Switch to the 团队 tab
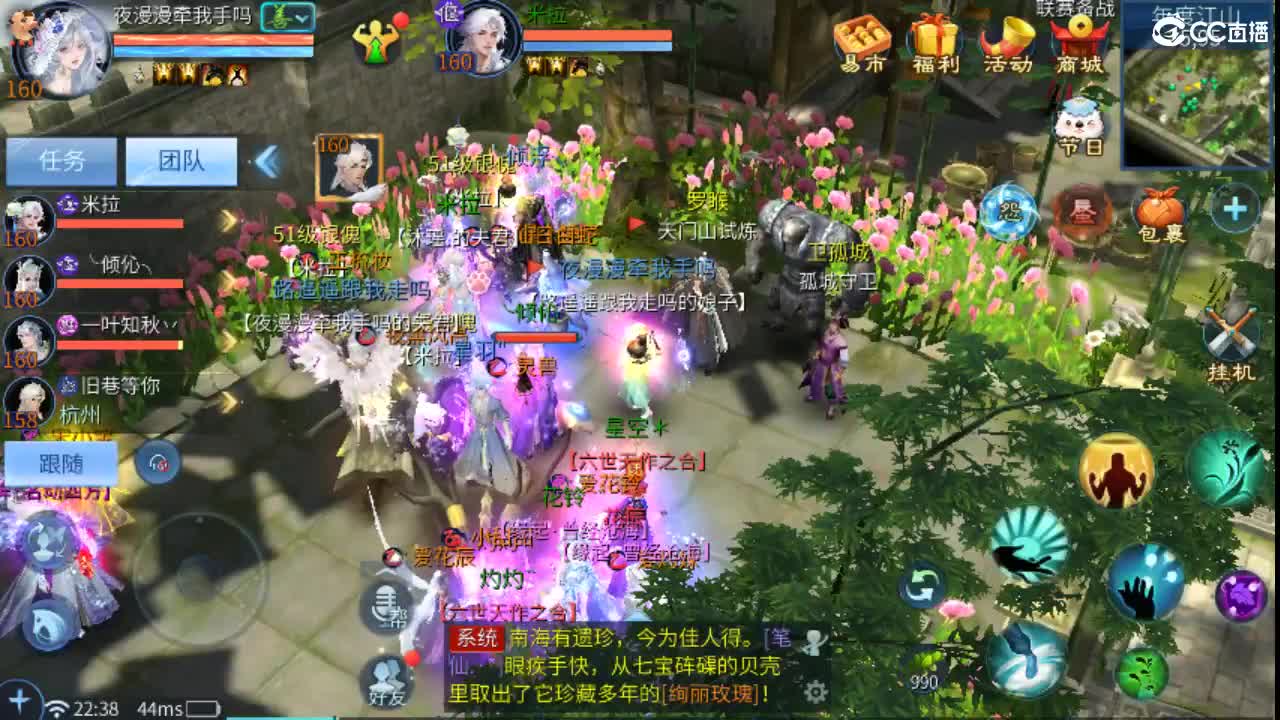This screenshot has height=720, width=1280. click(x=182, y=161)
